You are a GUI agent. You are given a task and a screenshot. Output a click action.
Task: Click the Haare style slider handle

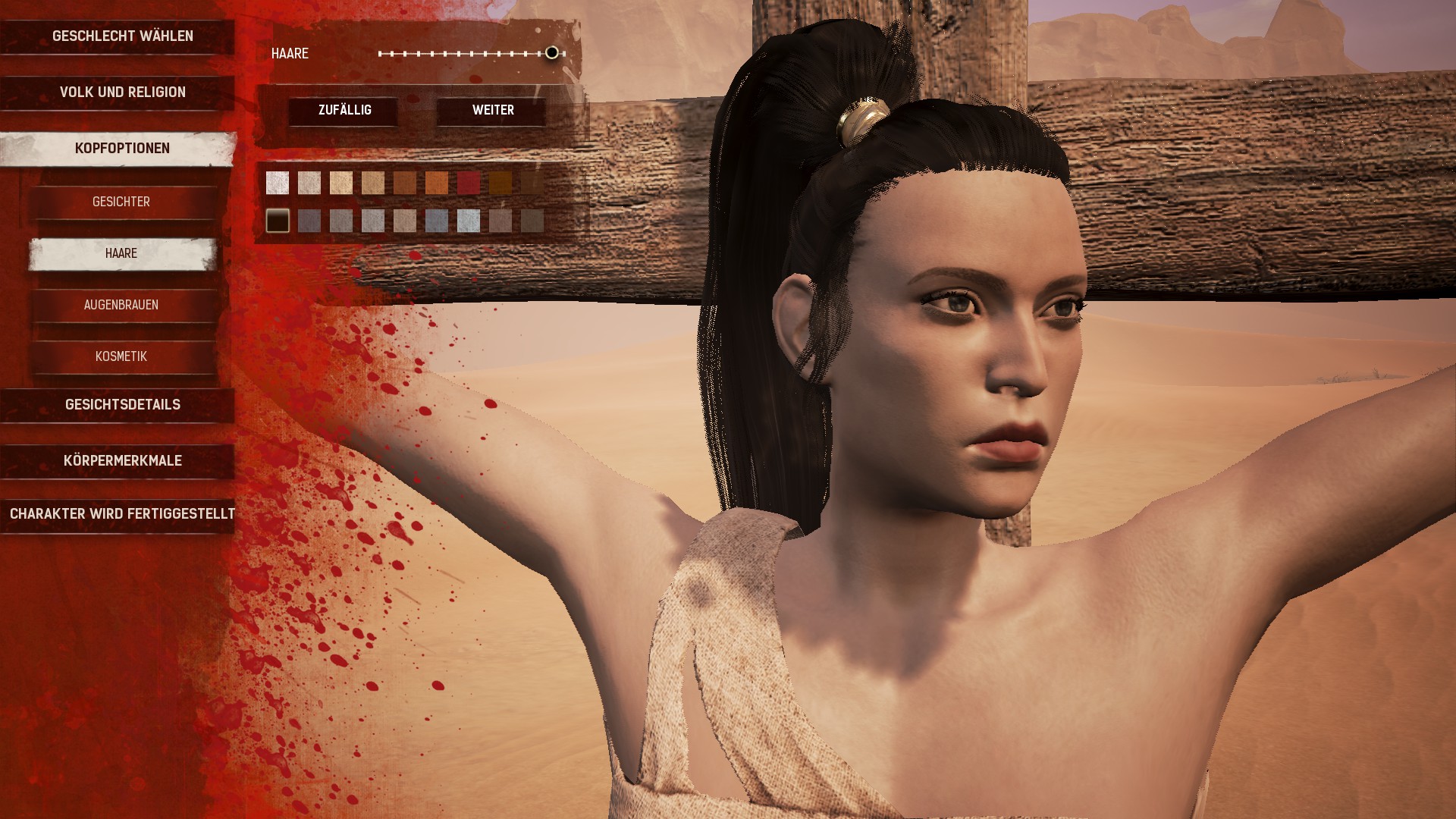[552, 52]
